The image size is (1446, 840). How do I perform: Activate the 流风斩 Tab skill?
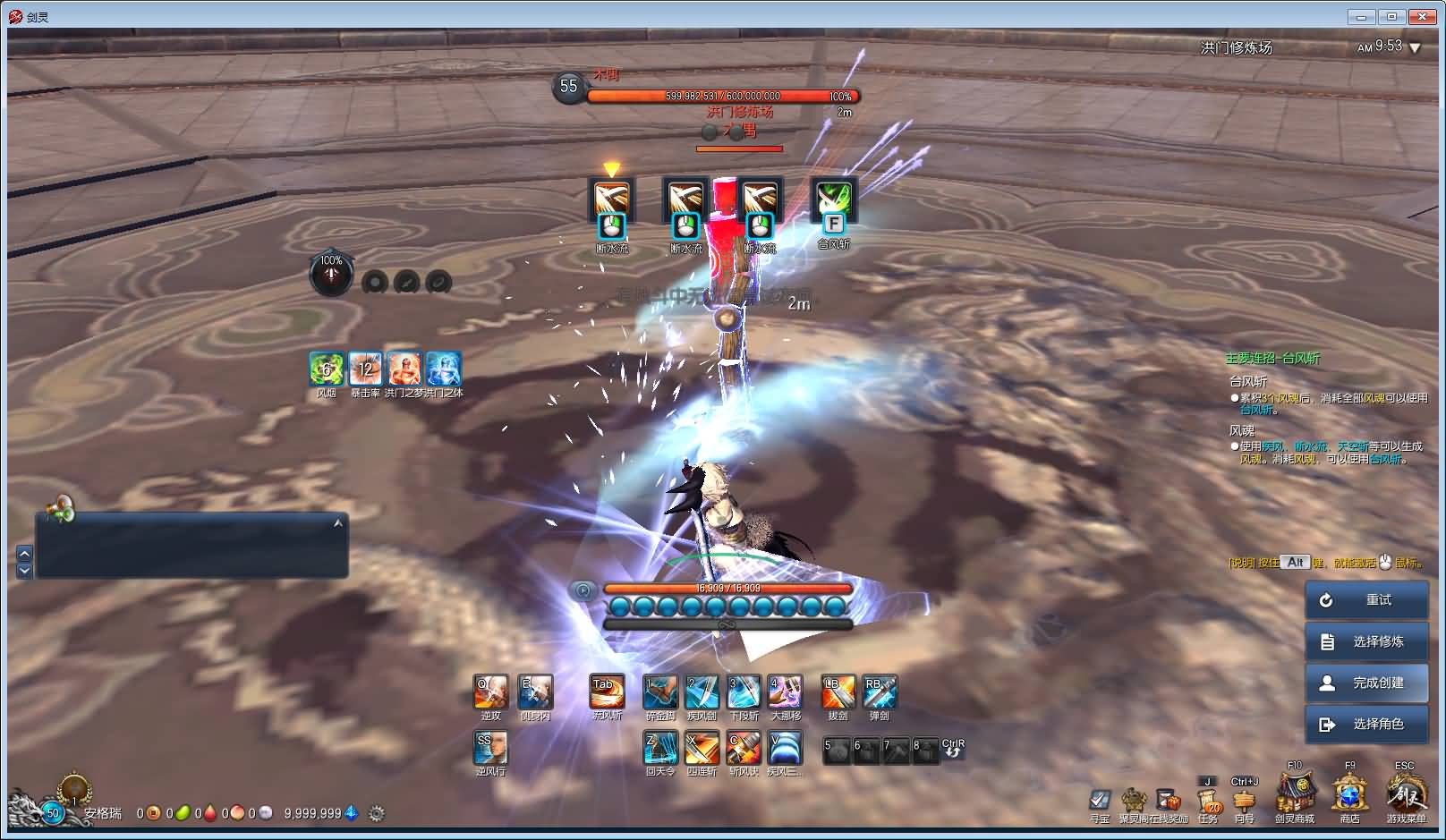tap(608, 692)
